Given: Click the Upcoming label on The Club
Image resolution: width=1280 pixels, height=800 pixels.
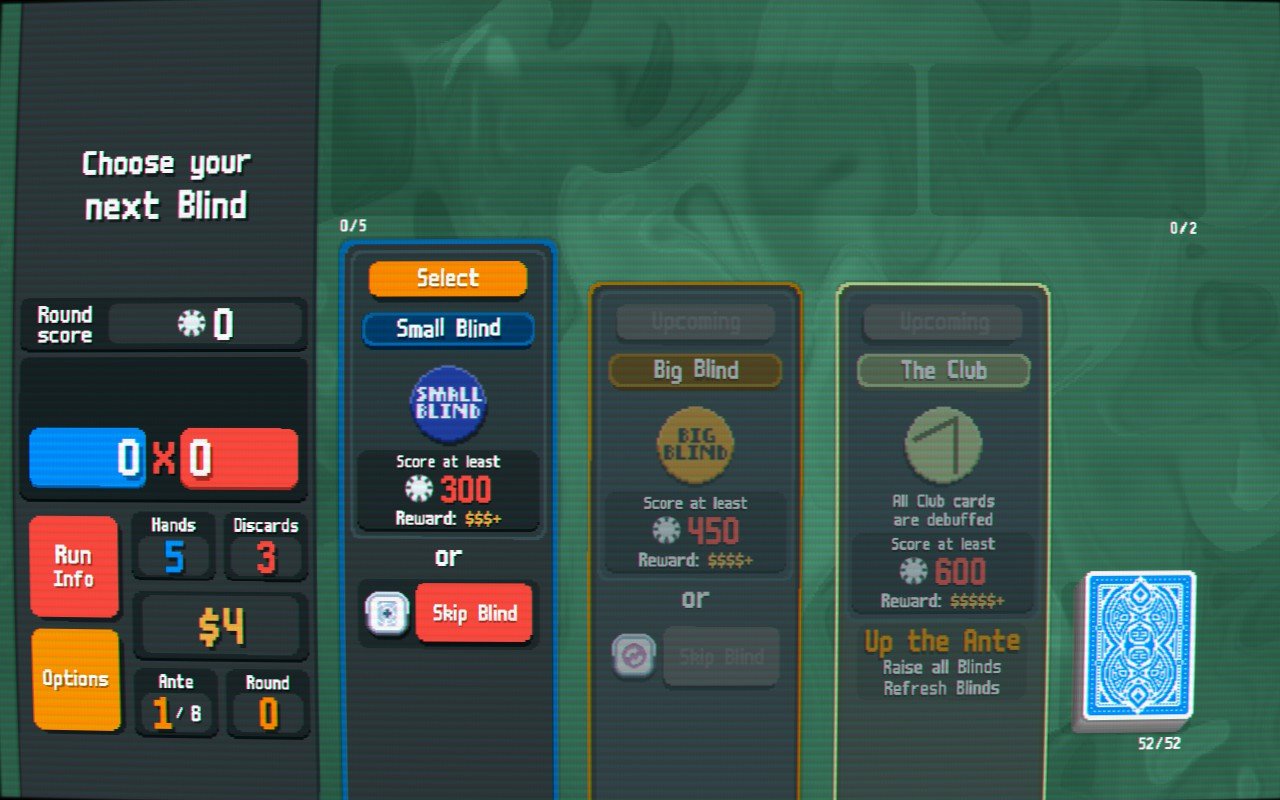Looking at the screenshot, I should pos(942,321).
